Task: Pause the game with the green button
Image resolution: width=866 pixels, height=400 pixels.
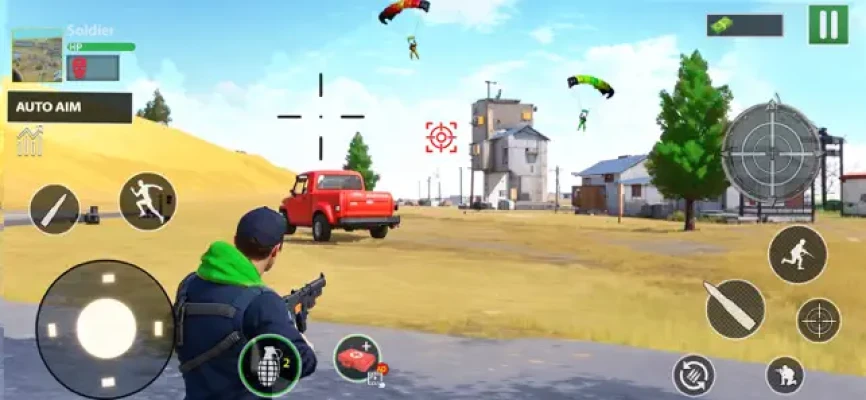Action: click(828, 24)
